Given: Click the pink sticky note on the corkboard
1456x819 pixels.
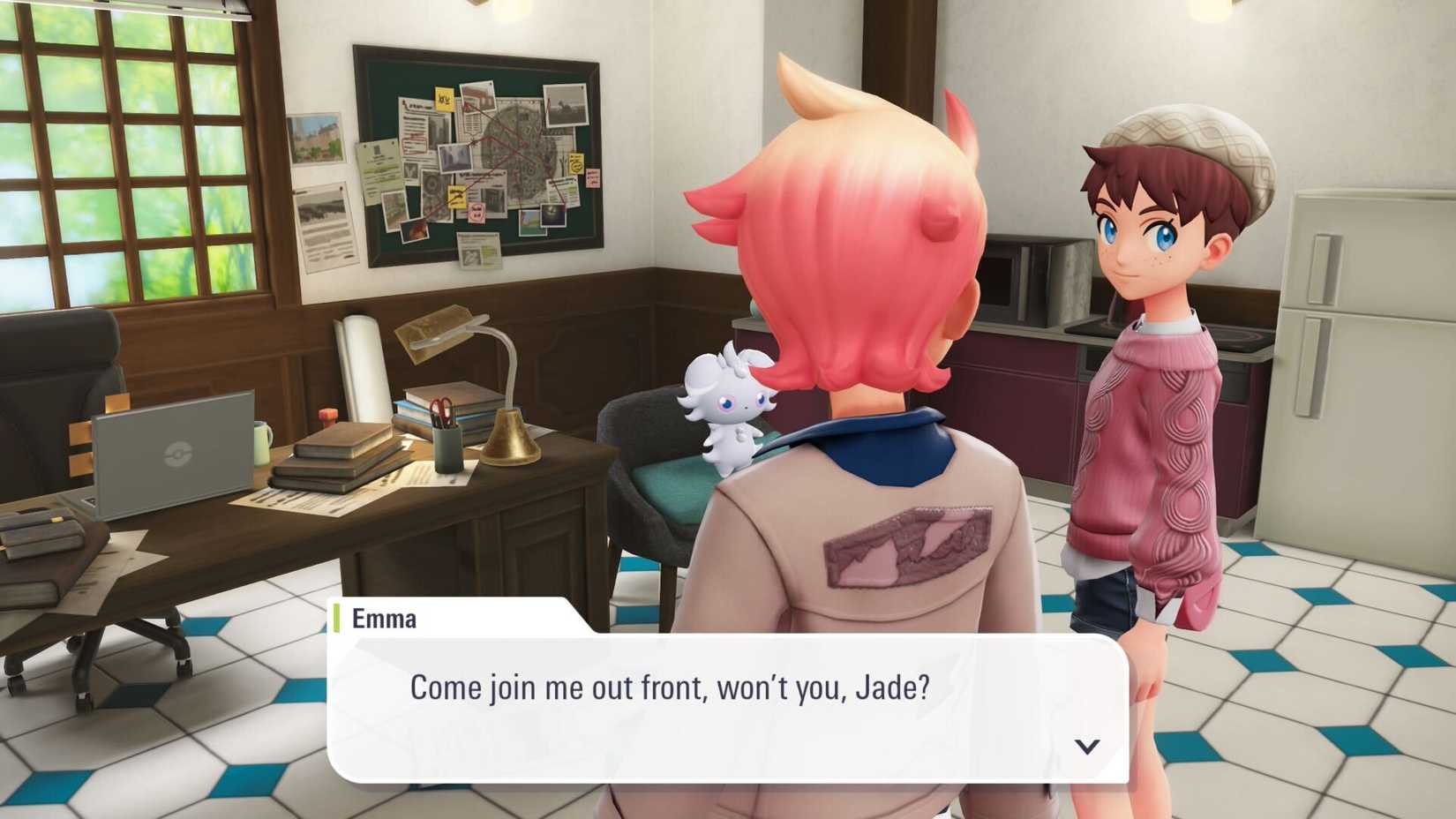Looking at the screenshot, I should coord(592,177).
